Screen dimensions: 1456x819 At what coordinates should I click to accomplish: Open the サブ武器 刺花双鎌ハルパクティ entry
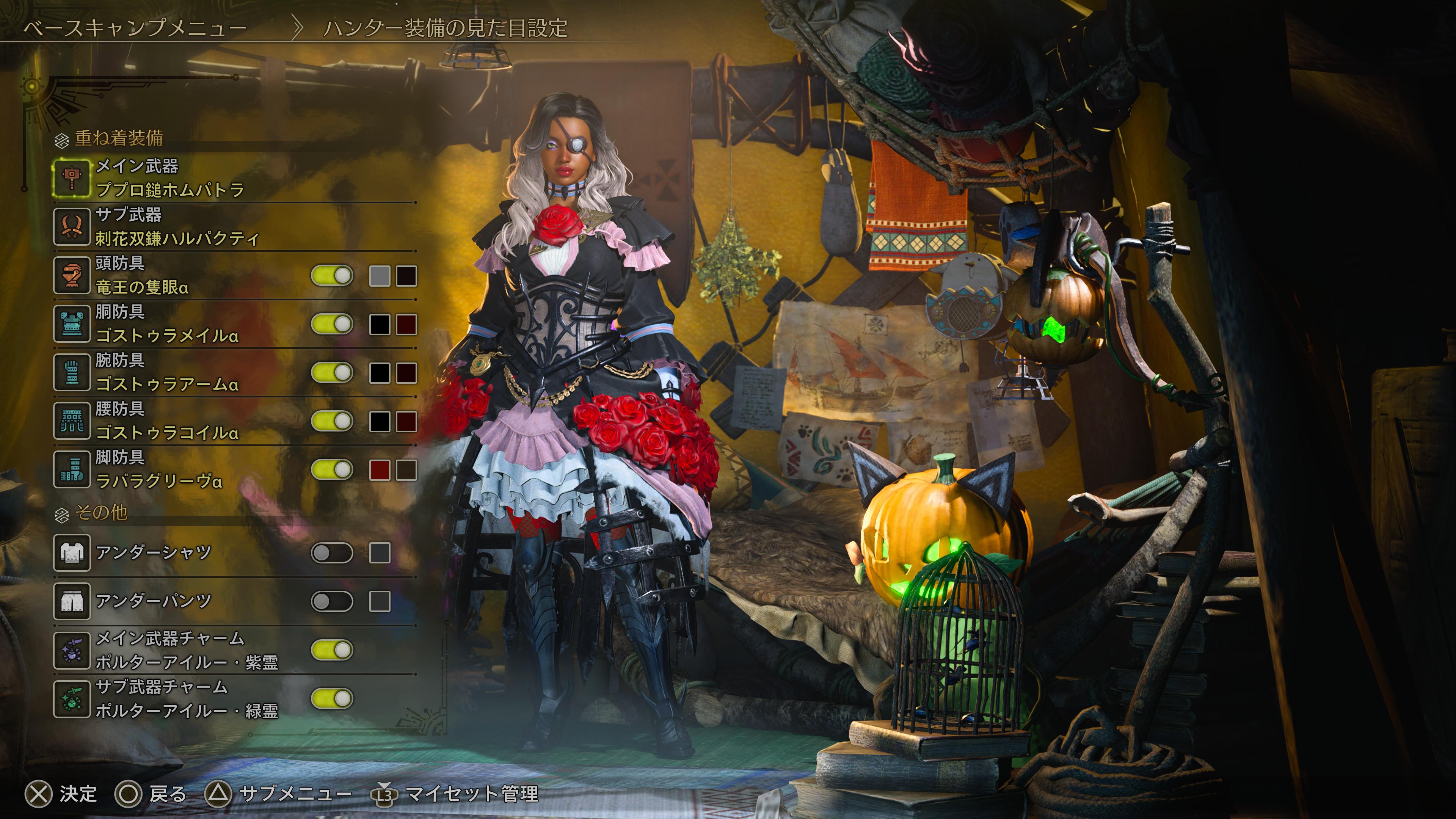tap(176, 227)
